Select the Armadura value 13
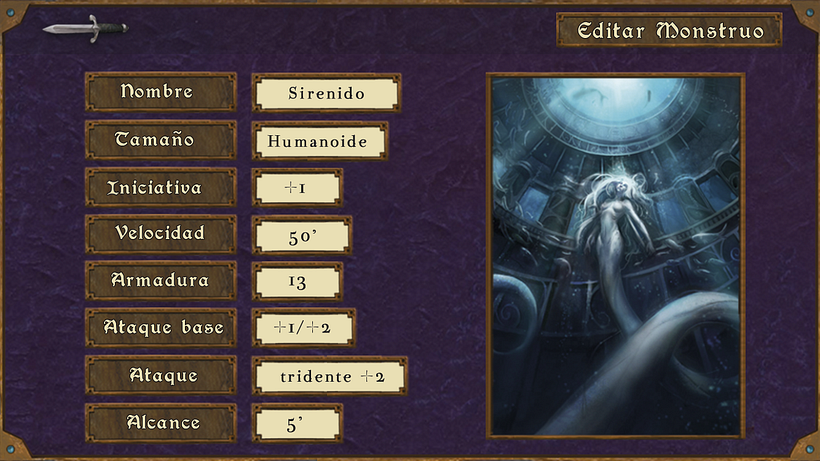Screen dimensions: 820x461 297,282
